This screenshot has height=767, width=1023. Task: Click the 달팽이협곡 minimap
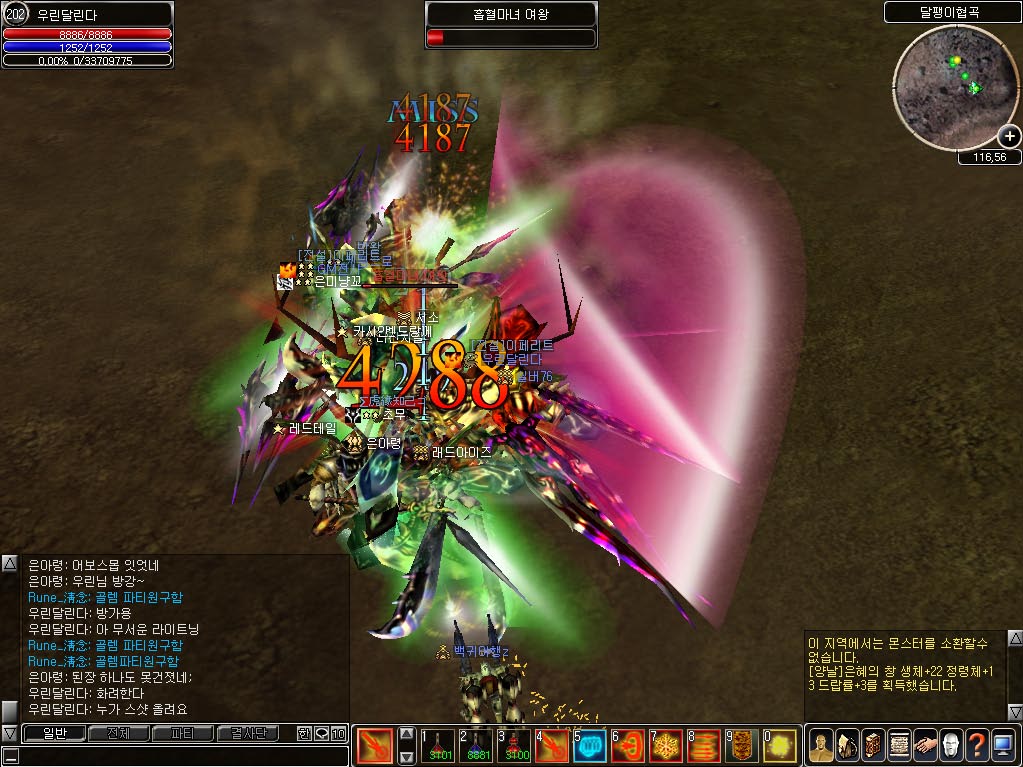(950, 85)
